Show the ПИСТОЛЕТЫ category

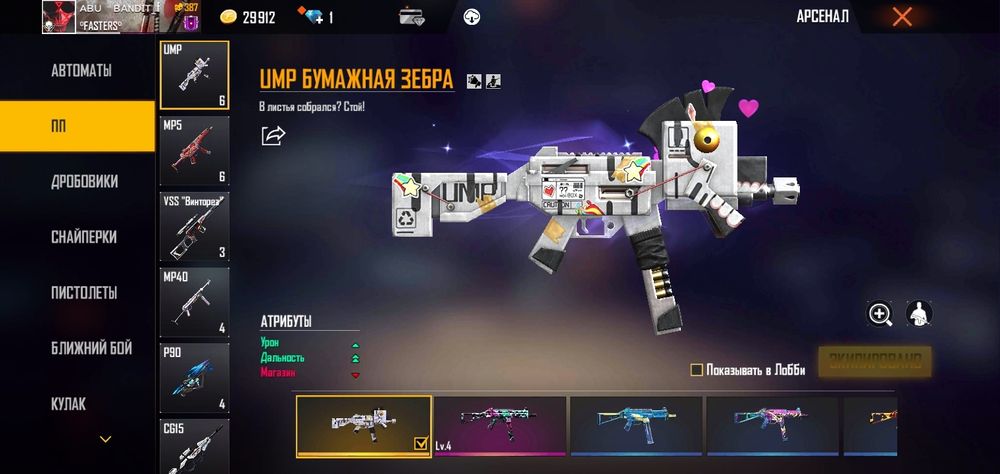tap(84, 293)
